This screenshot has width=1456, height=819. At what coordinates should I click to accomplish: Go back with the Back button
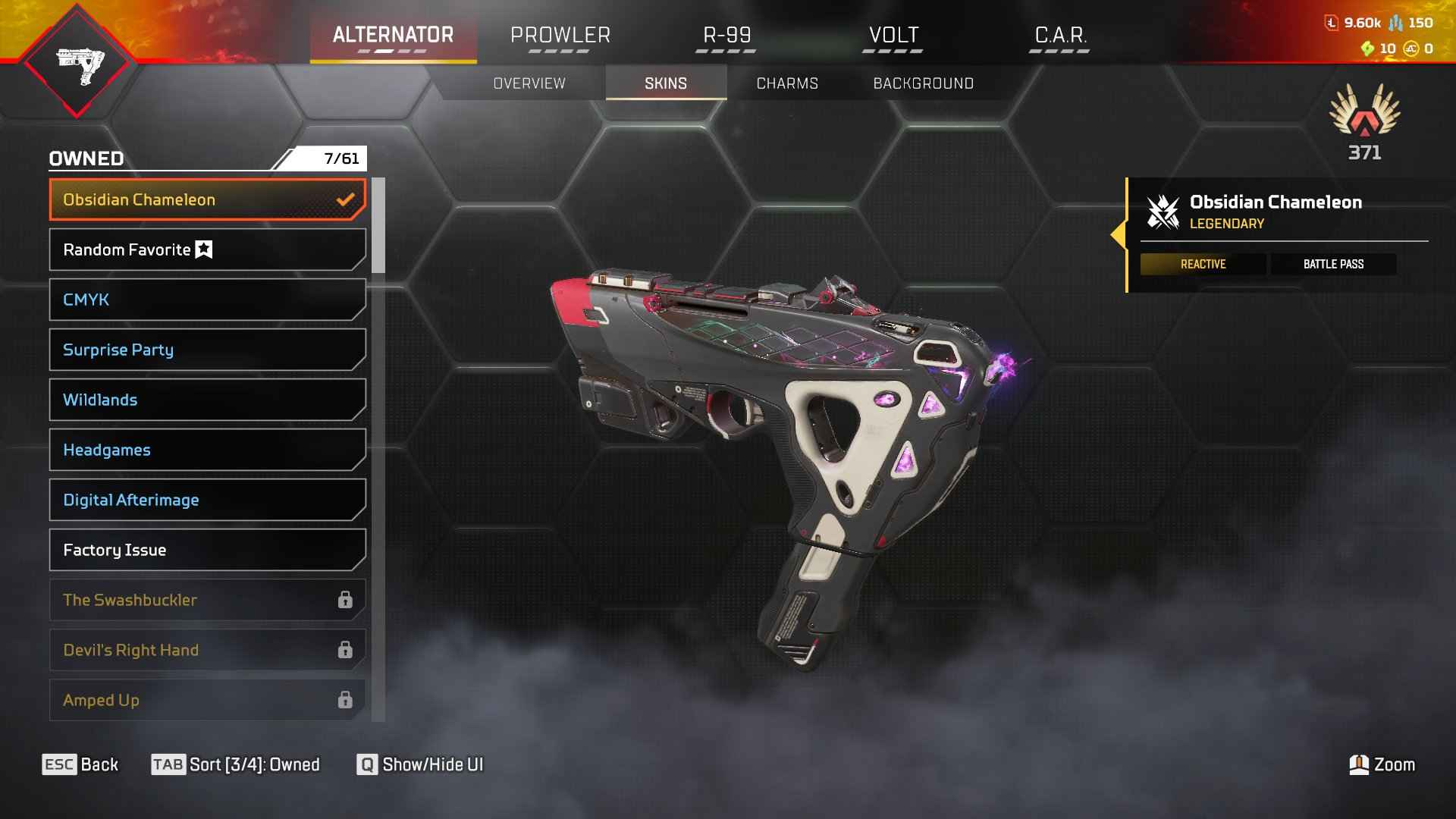coord(80,764)
